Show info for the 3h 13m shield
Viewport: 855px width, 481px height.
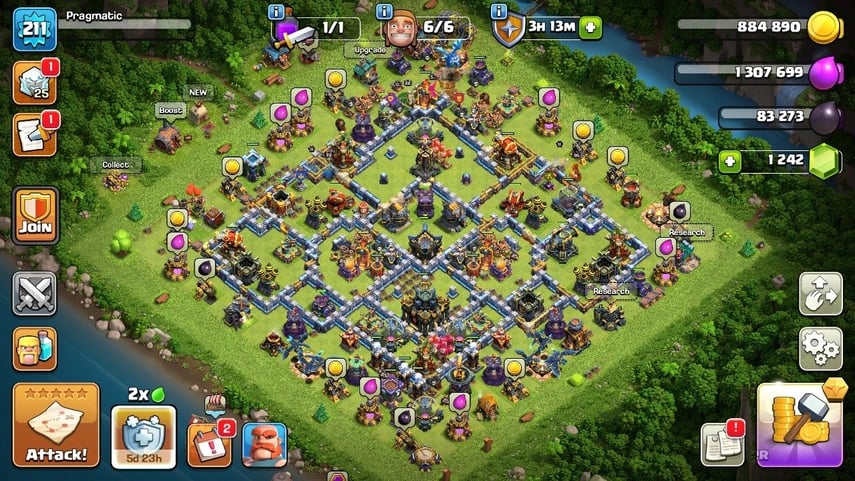(499, 12)
